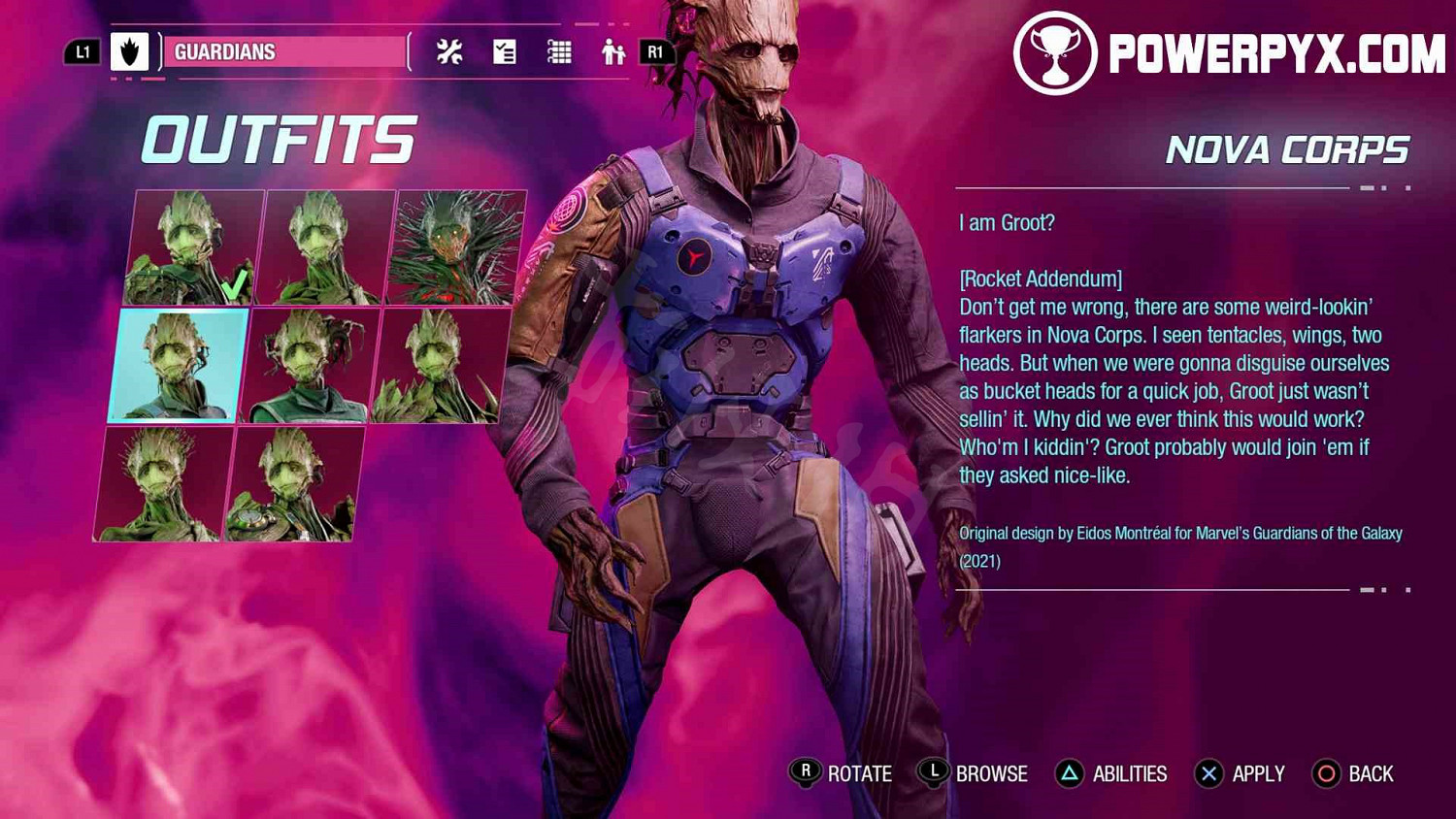Pick the cyan-highlighted Nova Corps outfit

click(x=179, y=366)
